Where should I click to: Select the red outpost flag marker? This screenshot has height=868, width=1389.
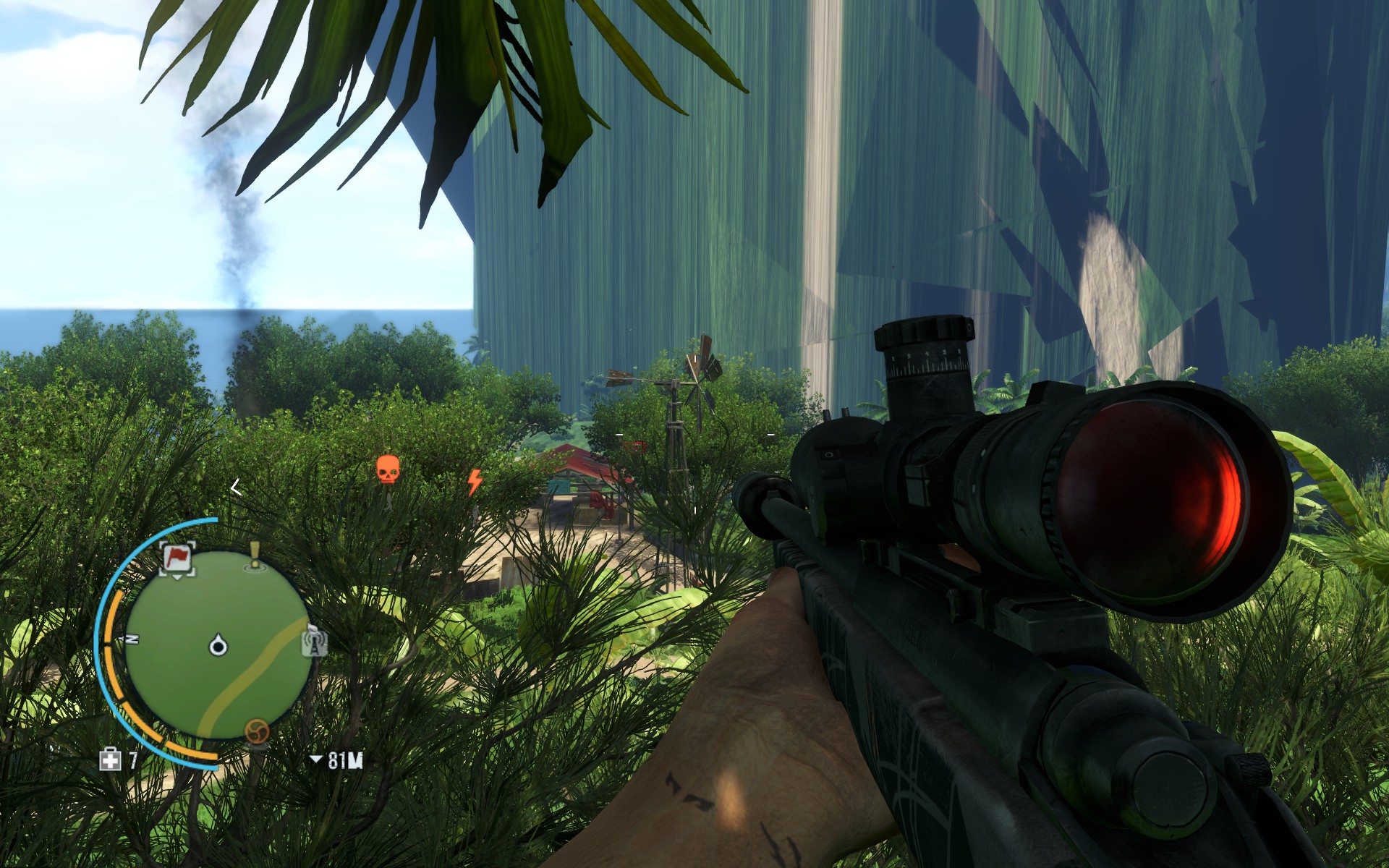(177, 558)
